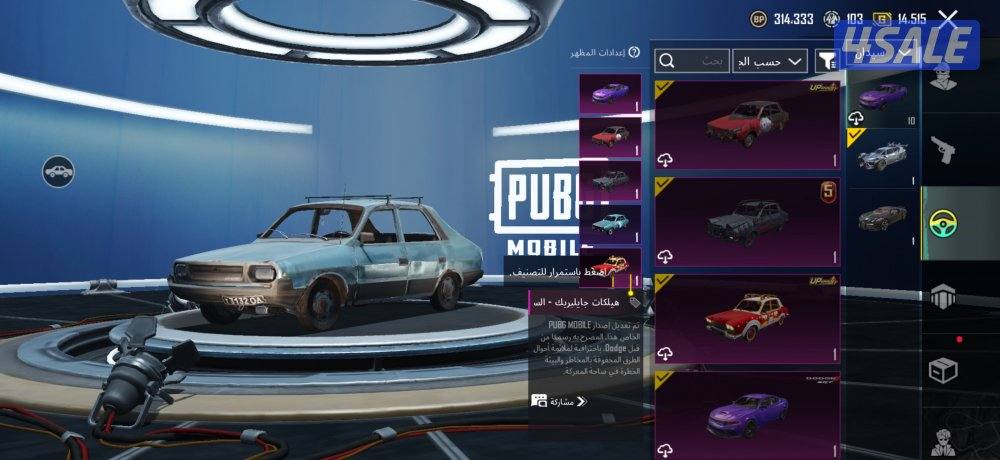This screenshot has height=460, width=1000.
Task: Select the red and white rally sedan card
Action: pyautogui.click(x=747, y=317)
